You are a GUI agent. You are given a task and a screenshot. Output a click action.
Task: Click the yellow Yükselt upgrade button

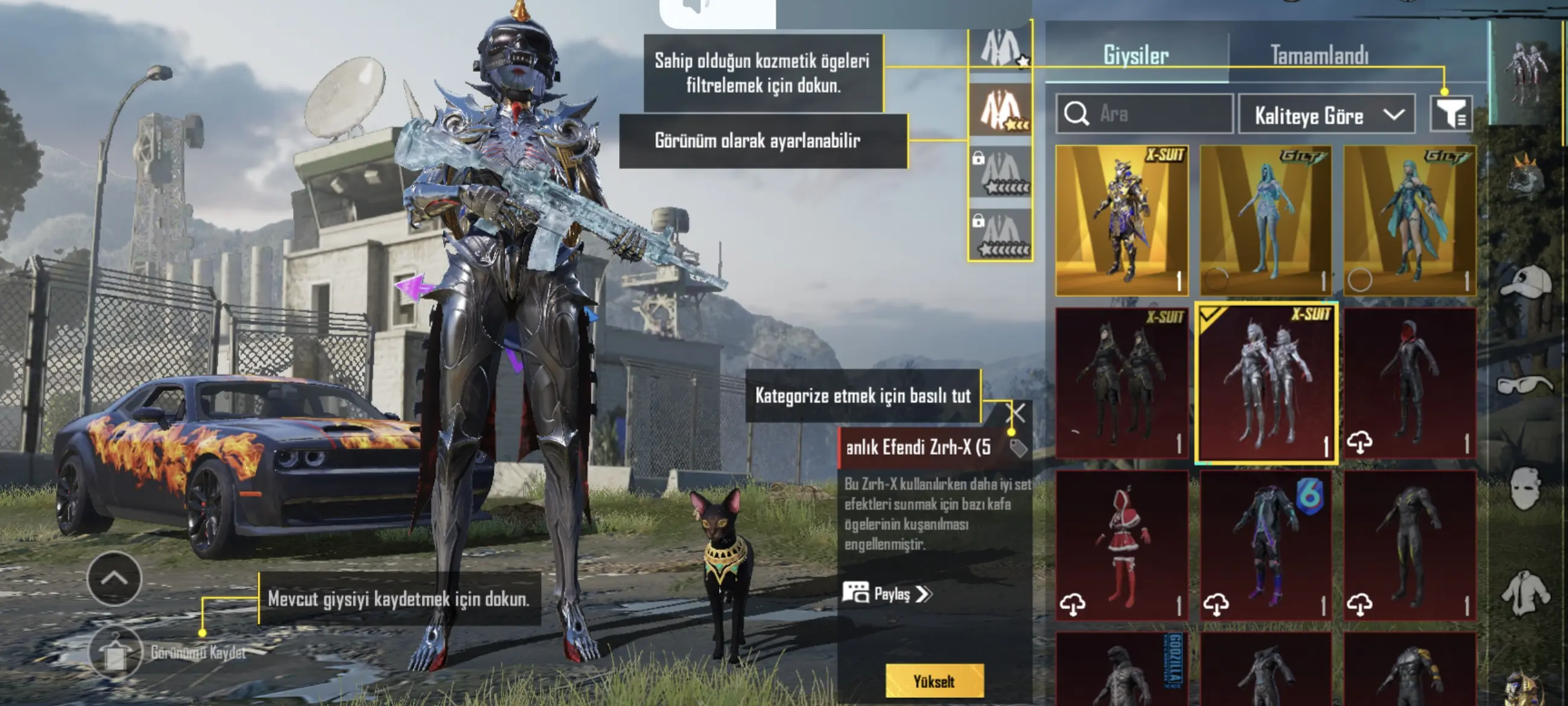coord(934,681)
